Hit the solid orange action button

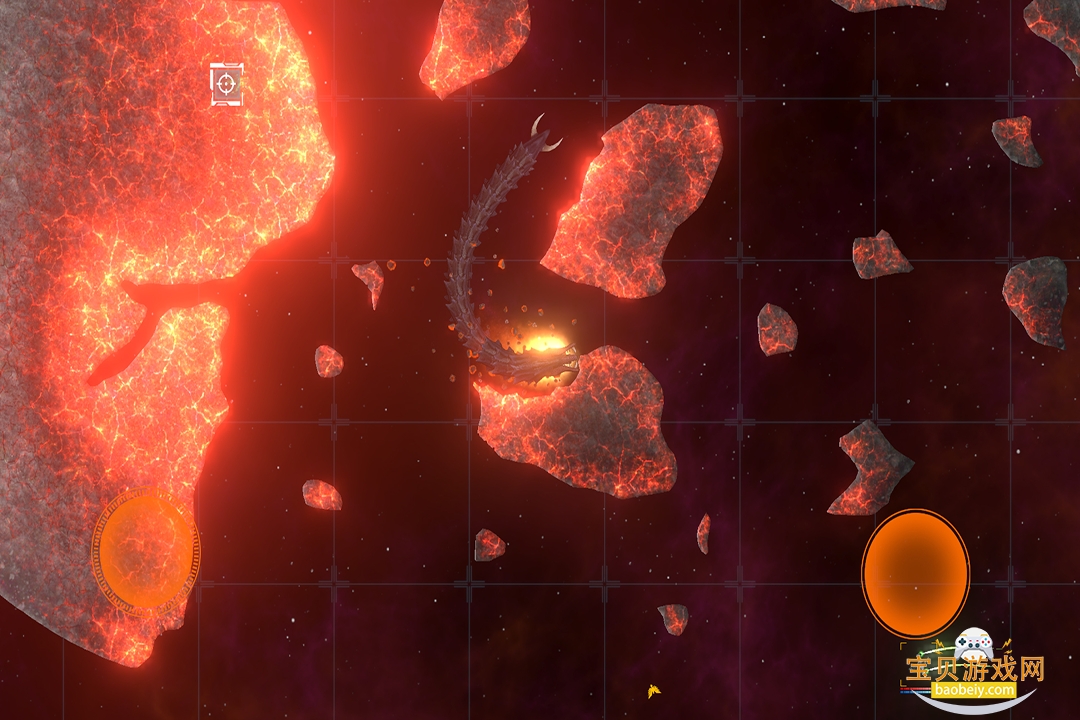(915, 573)
